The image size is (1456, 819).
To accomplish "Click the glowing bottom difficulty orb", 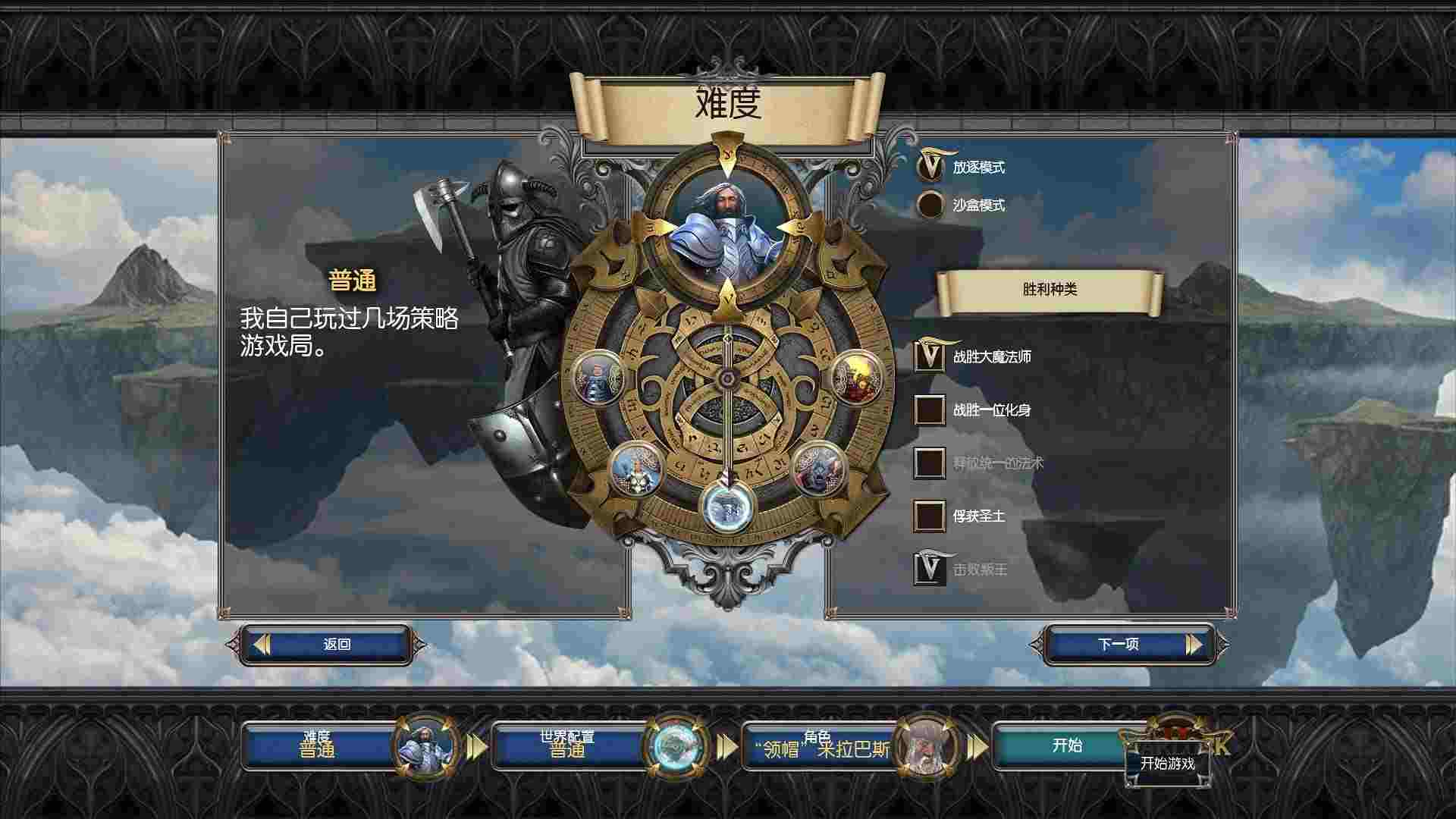I will [x=727, y=506].
